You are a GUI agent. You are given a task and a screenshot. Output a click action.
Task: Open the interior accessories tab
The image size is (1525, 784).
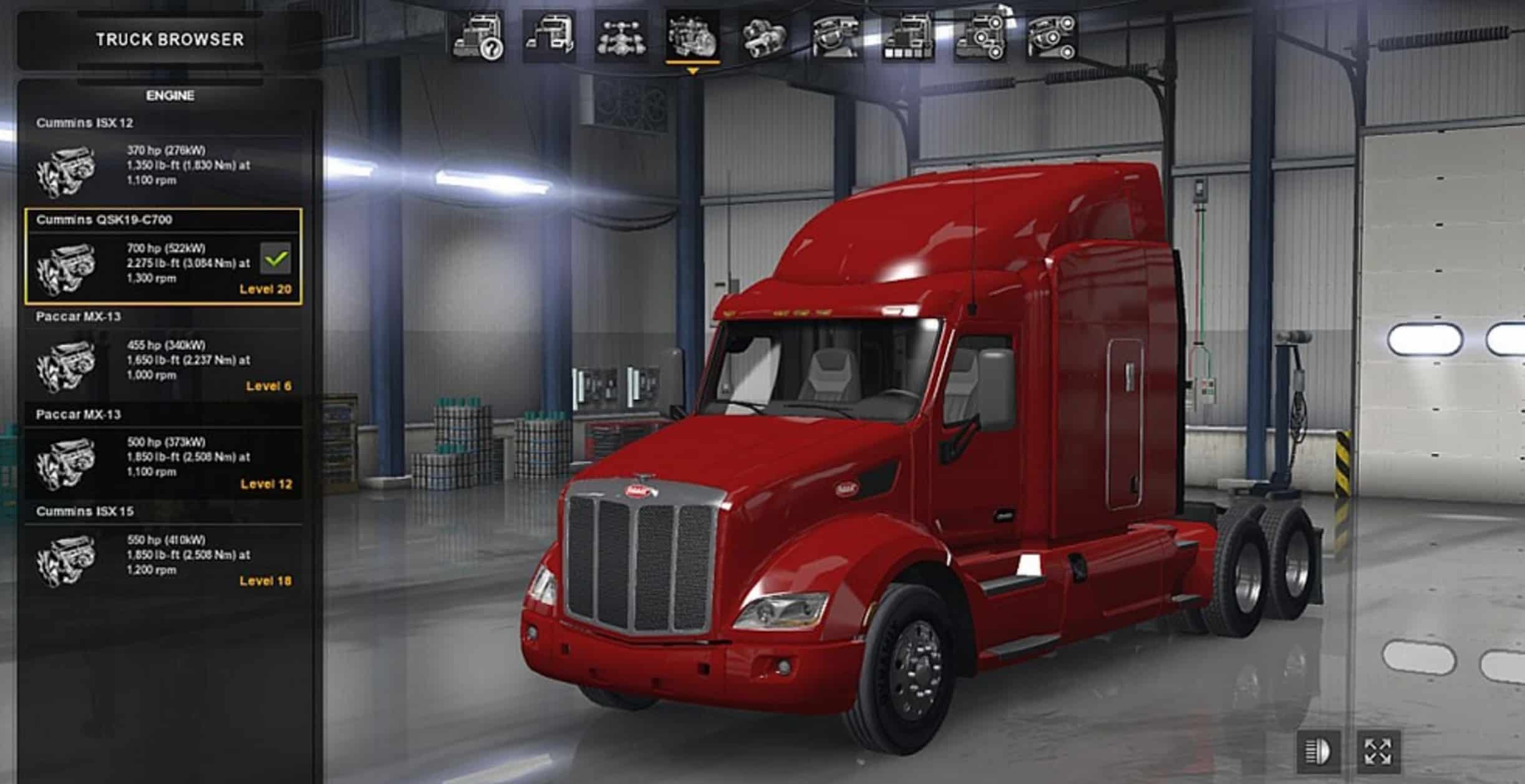(1052, 37)
